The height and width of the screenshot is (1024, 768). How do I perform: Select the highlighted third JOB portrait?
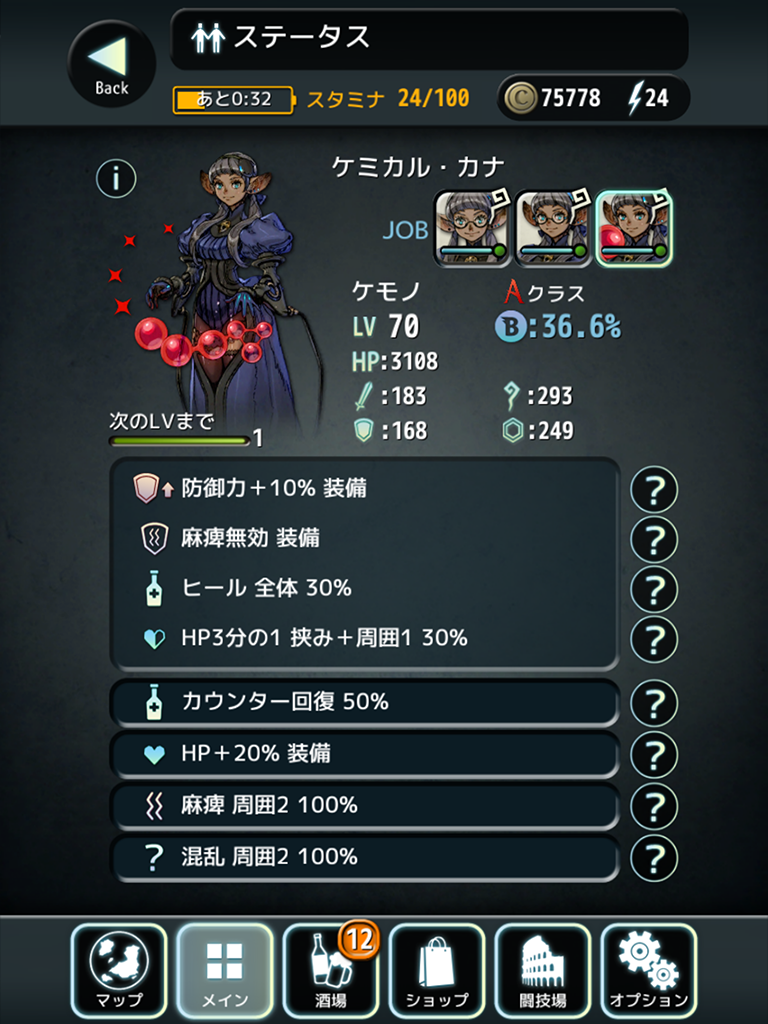[x=634, y=228]
